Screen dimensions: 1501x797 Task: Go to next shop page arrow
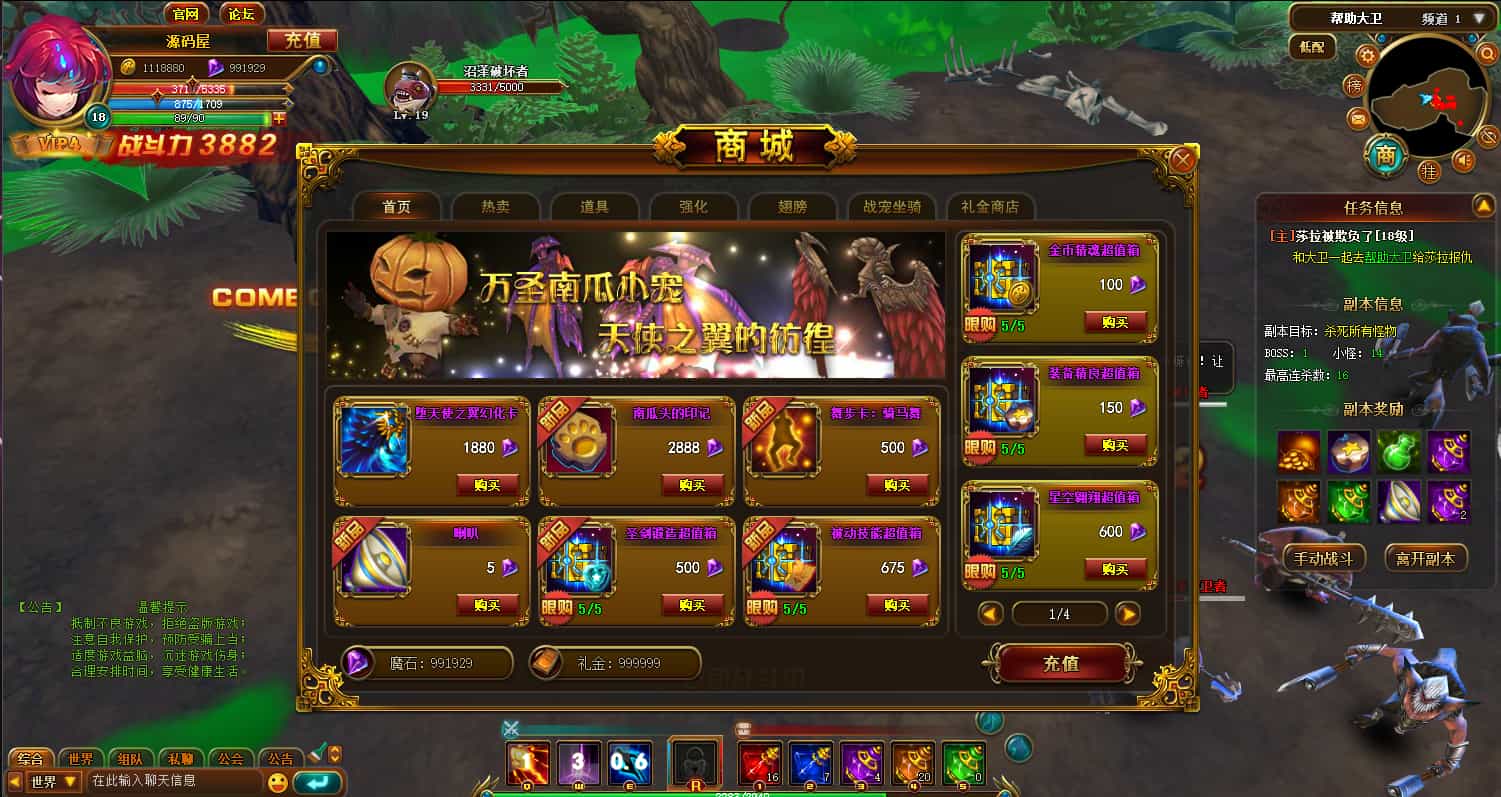click(x=1127, y=614)
